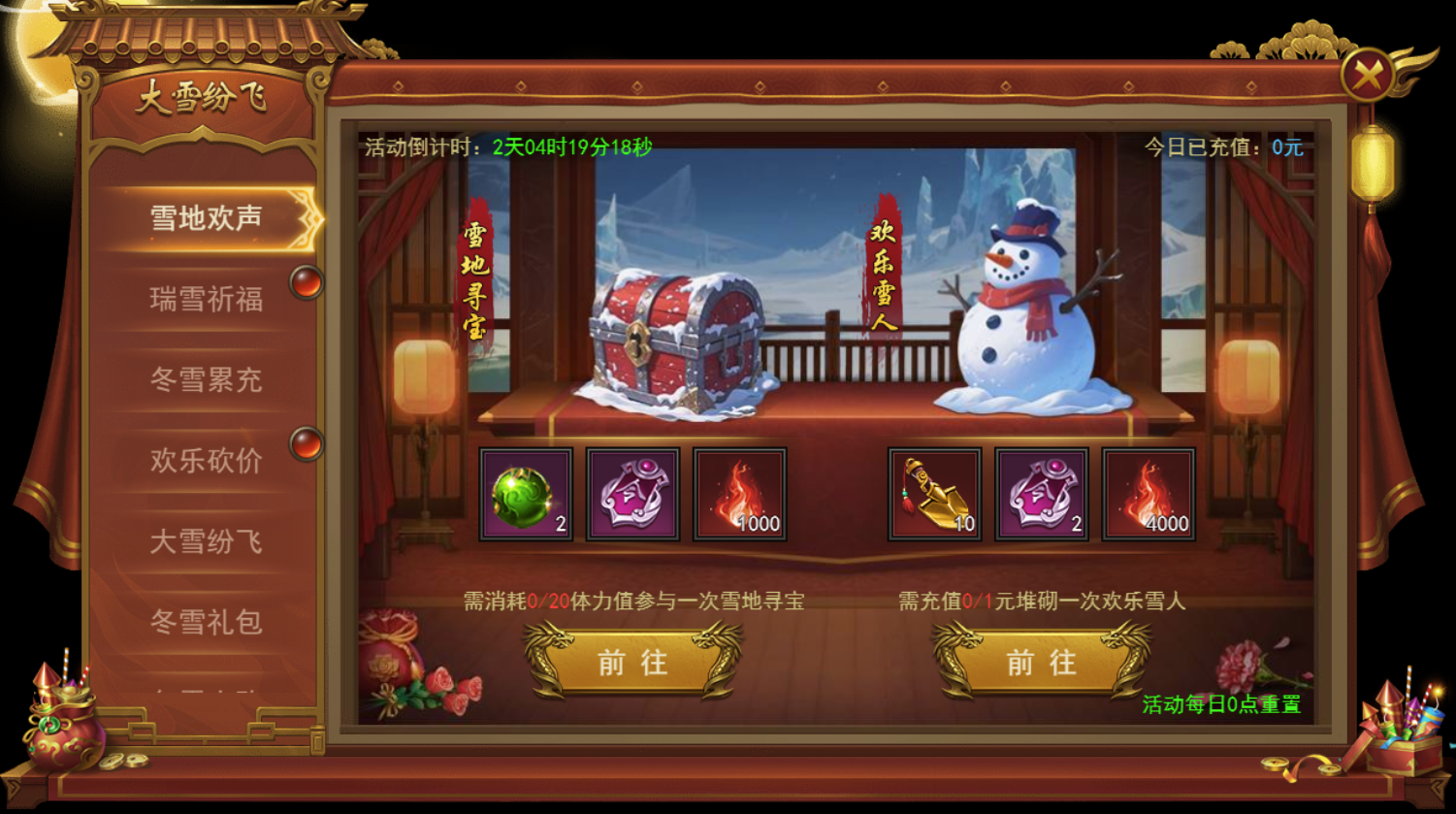
Task: Click the 前往 button for snow treasure hunt
Action: click(632, 663)
